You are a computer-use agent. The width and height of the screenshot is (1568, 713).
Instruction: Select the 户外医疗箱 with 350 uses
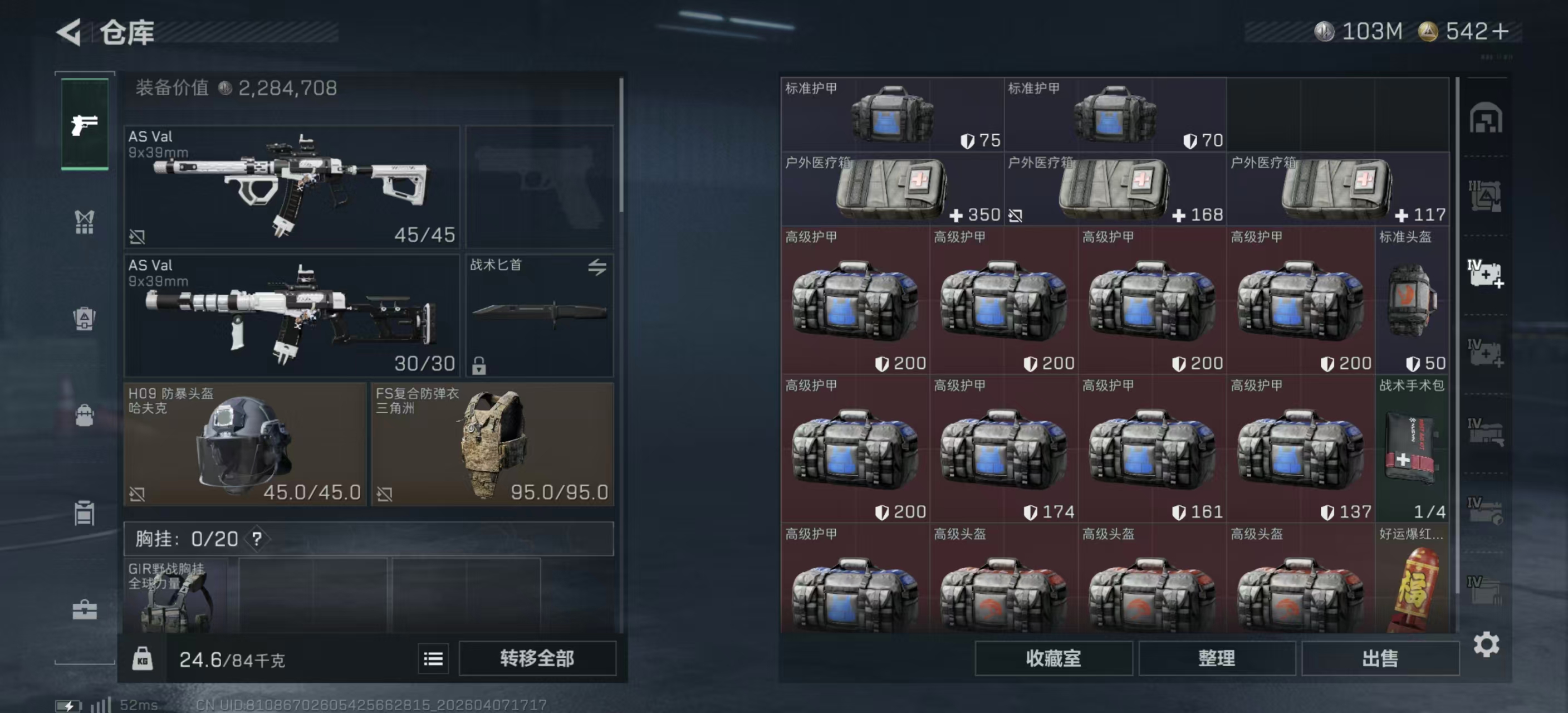[x=889, y=189]
